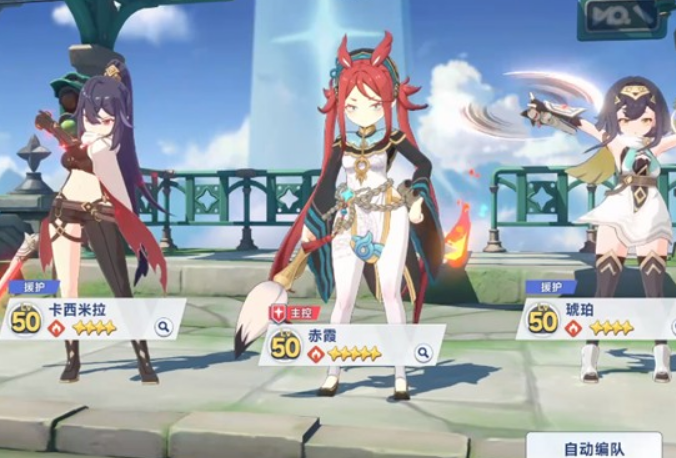Open 卡西米拉's details with the magnifier icon
Screen dimensions: 676x458
point(163,326)
